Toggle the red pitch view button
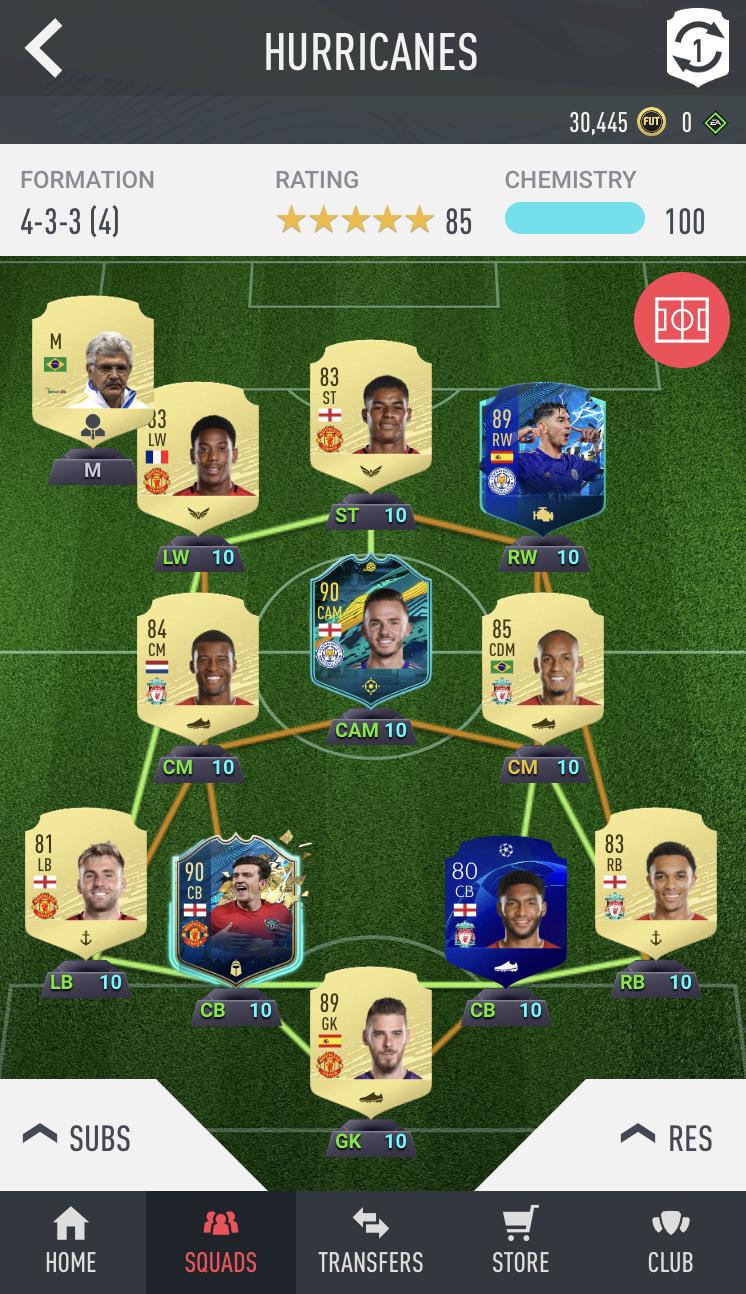Viewport: 746px width, 1294px height. tap(681, 320)
